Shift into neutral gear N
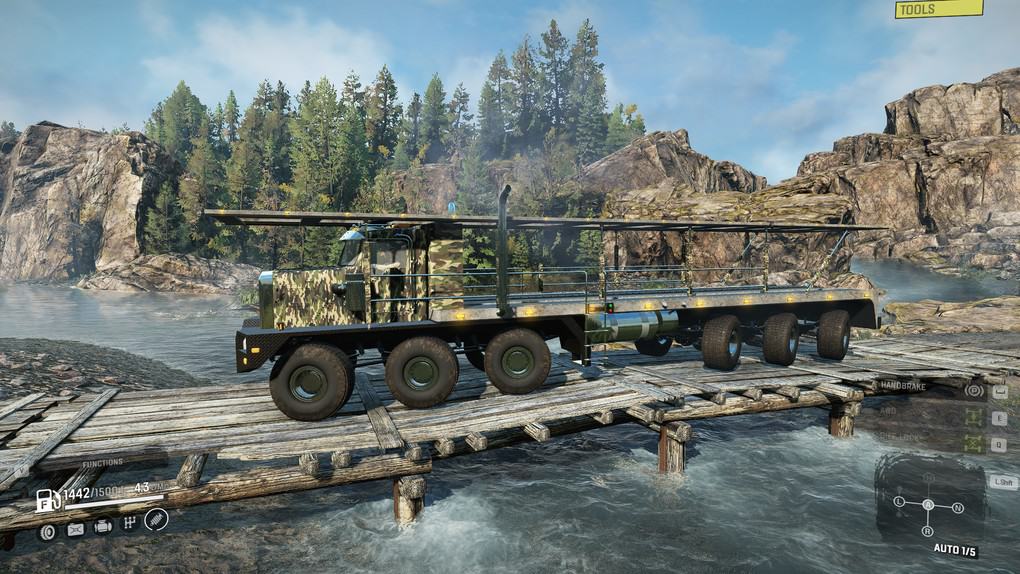This screenshot has width=1020, height=574. (x=957, y=508)
